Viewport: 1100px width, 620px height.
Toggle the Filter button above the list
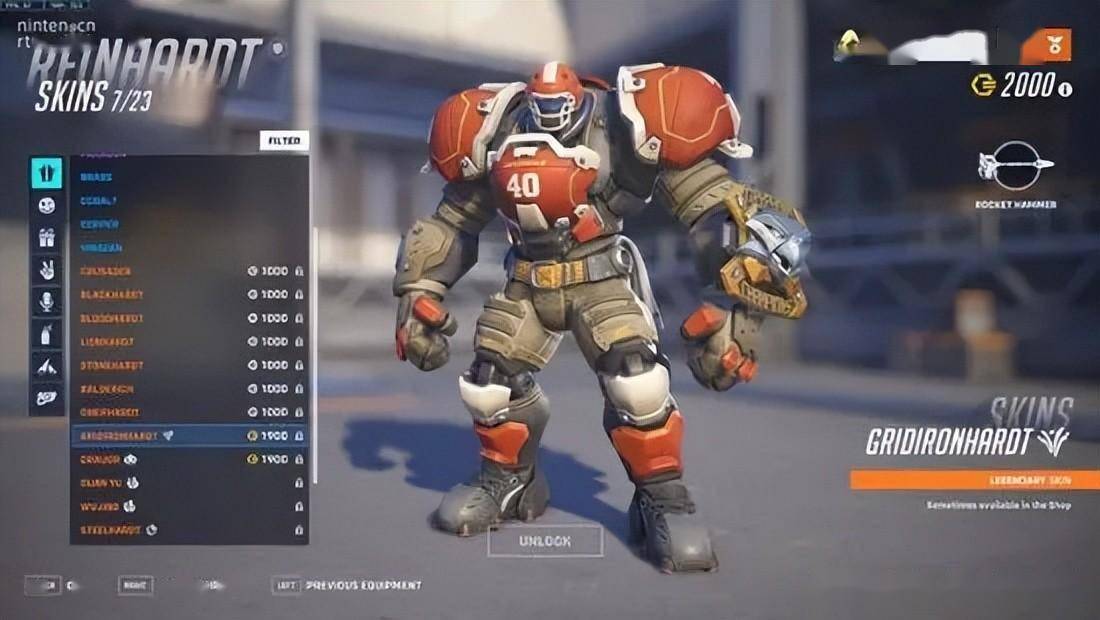click(284, 141)
